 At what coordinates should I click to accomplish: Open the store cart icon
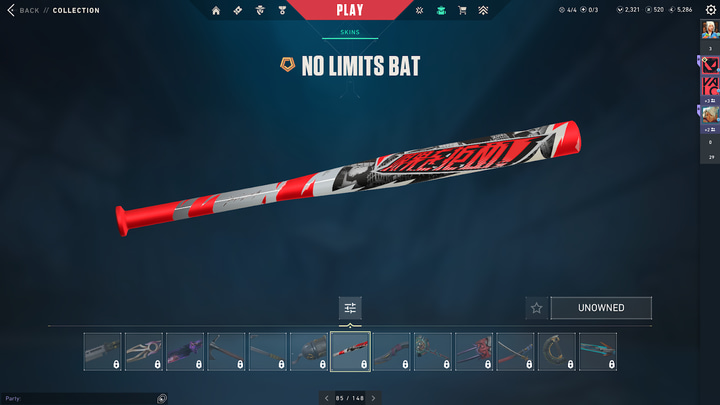coord(462,10)
